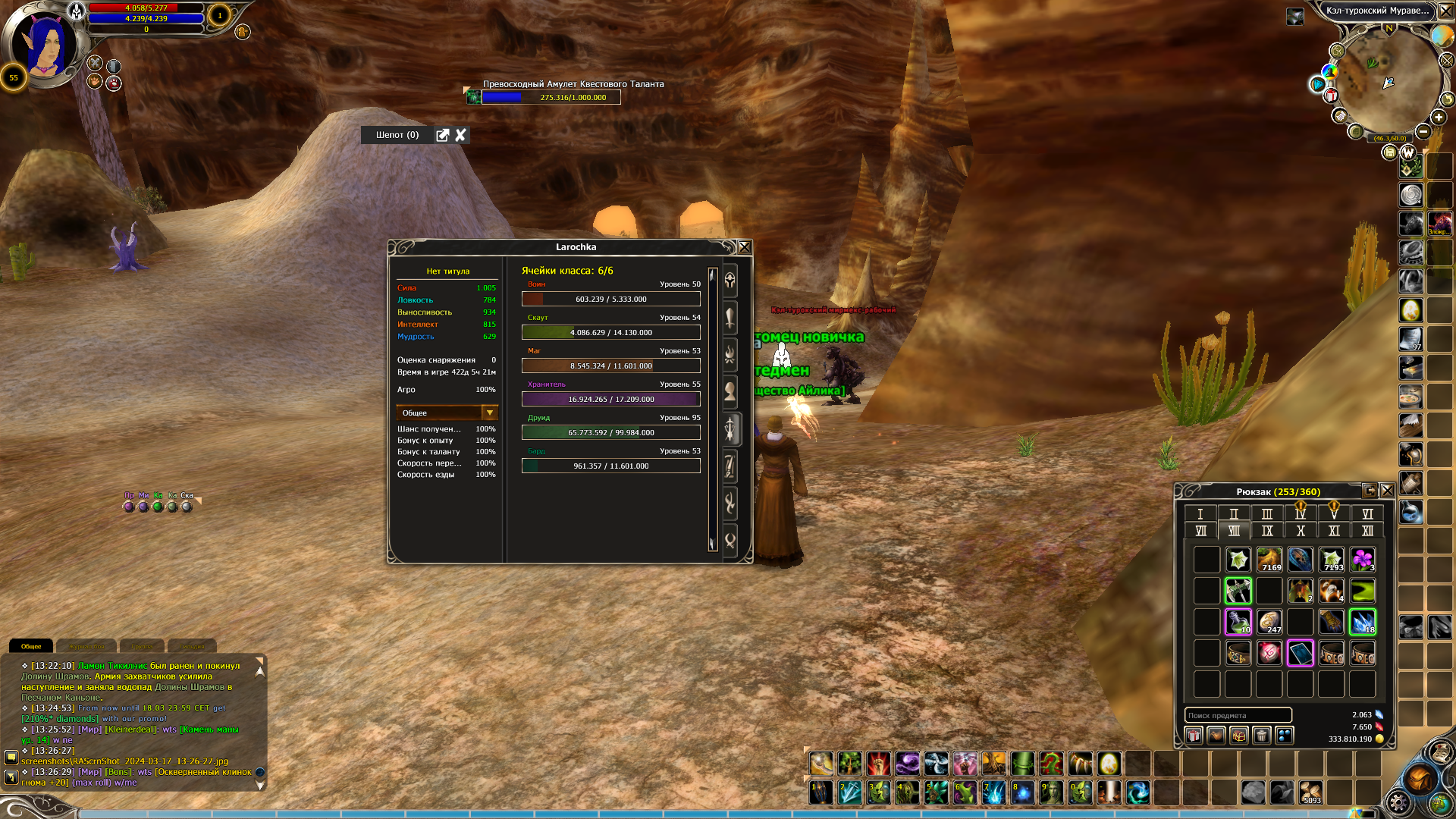The height and width of the screenshot is (819, 1456).
Task: Zoom in the minimap with plus button
Action: (x=1439, y=118)
